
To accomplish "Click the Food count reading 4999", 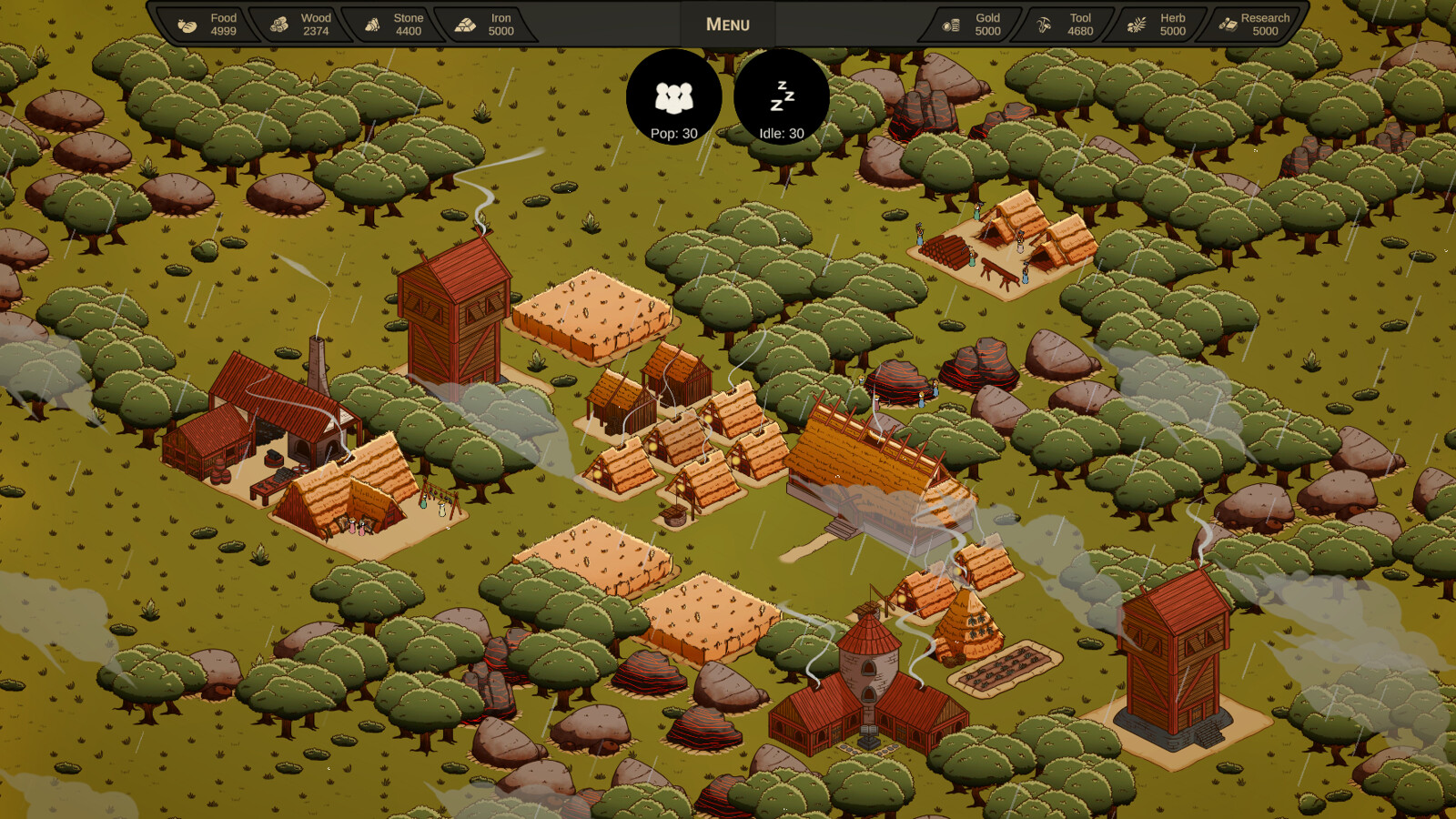I will point(223,31).
